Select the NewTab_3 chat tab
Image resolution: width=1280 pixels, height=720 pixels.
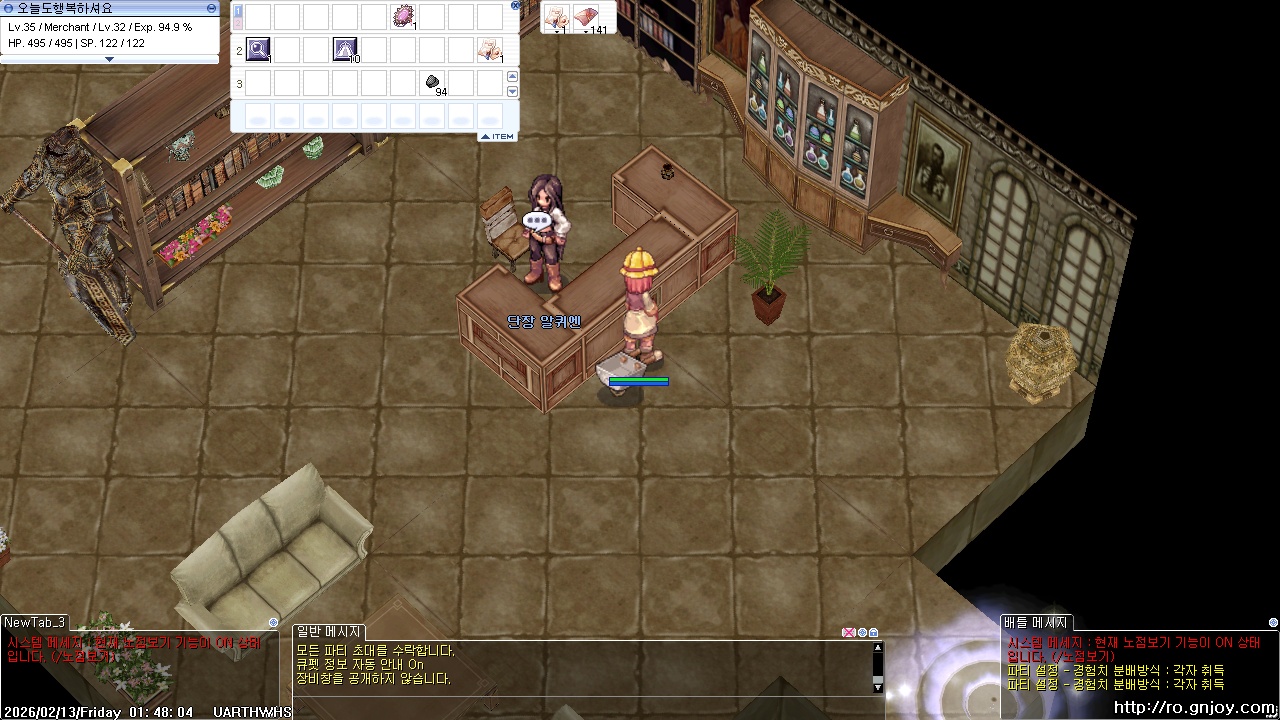tap(35, 623)
